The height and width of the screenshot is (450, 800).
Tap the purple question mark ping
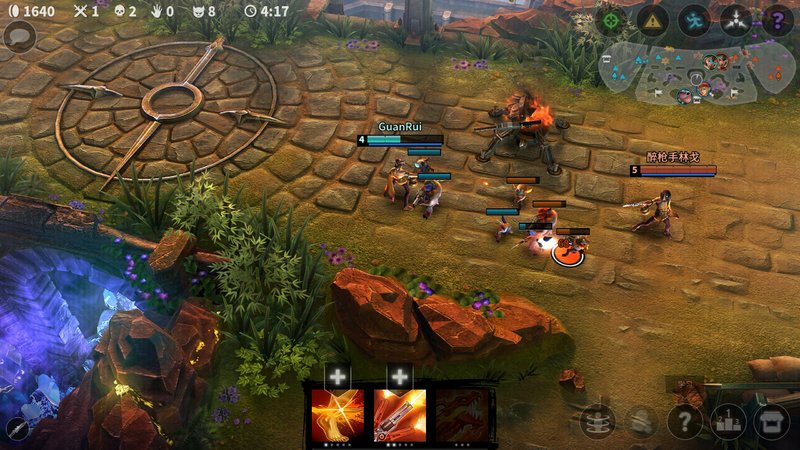[x=778, y=20]
